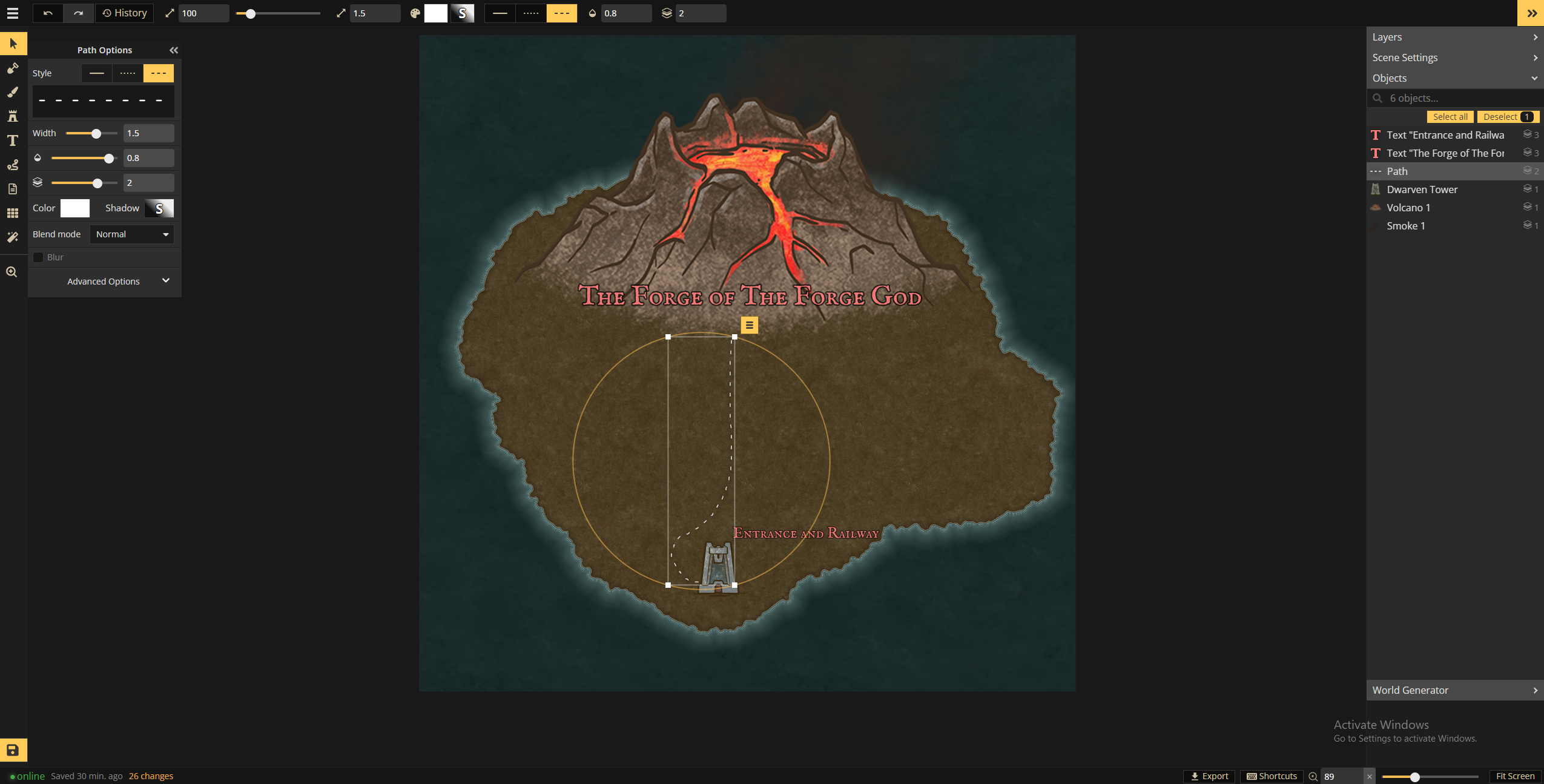This screenshot has width=1544, height=784.
Task: Select the solid line style
Action: [x=97, y=73]
